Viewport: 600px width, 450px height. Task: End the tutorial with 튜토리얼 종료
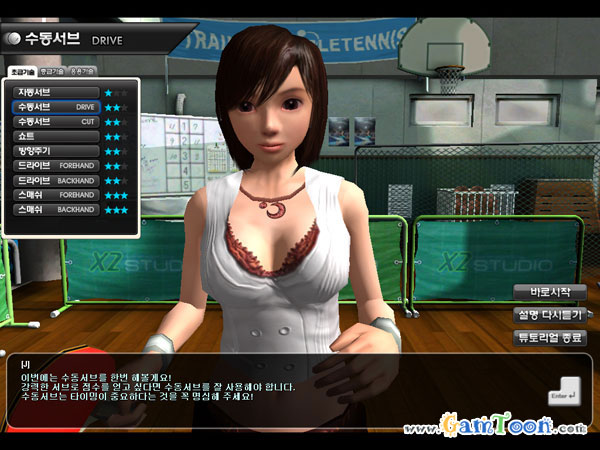[x=549, y=338]
